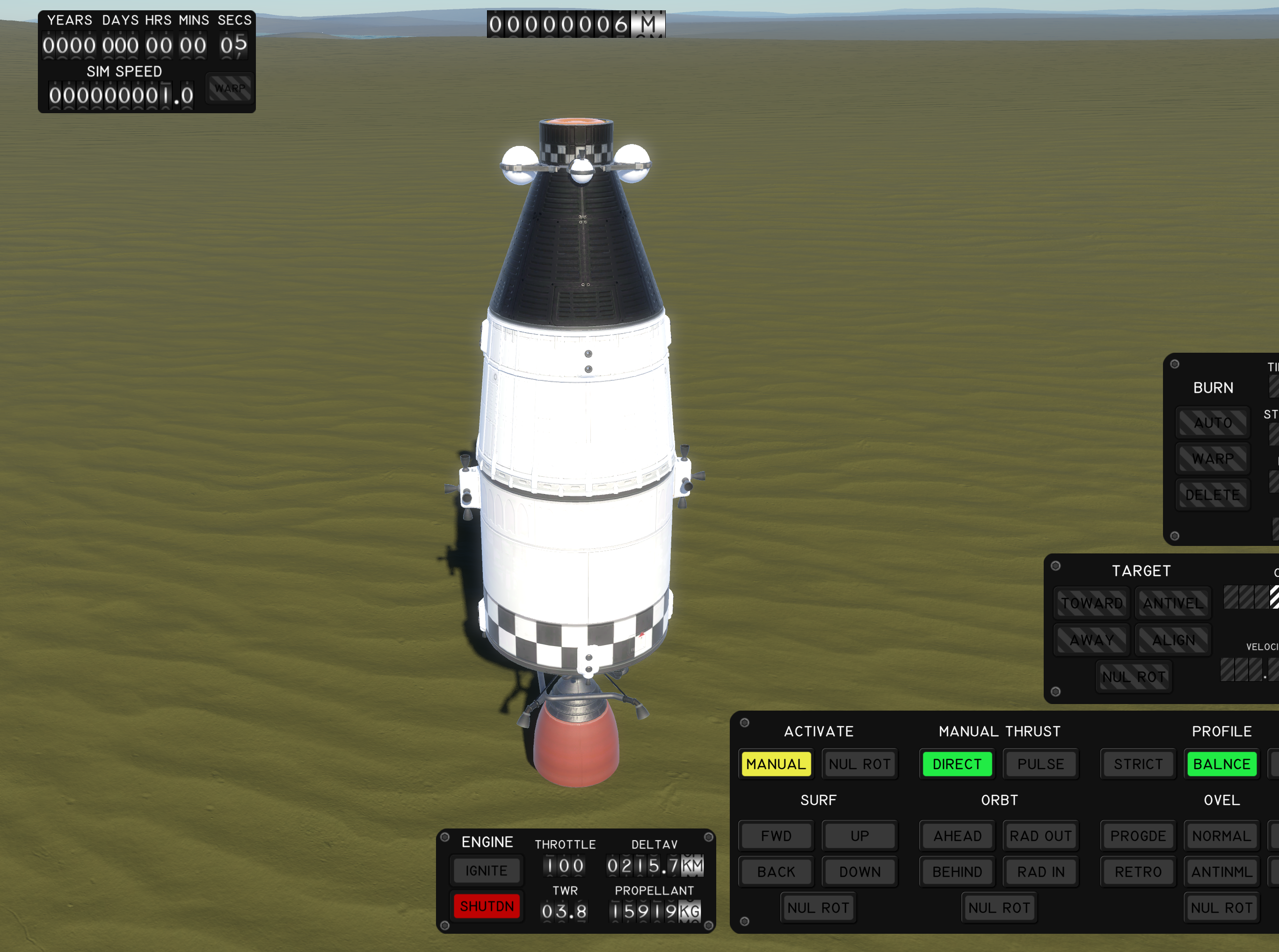
Task: Orient to orbit AHEAD
Action: click(x=957, y=836)
